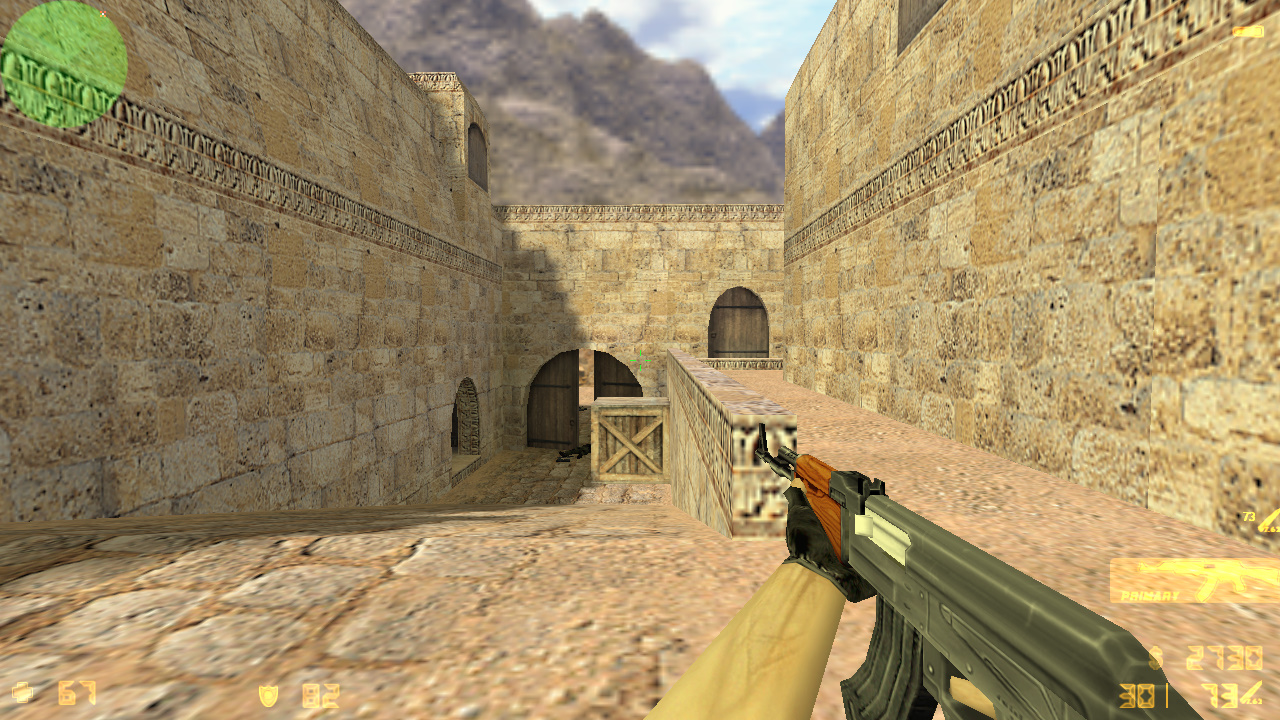Image resolution: width=1280 pixels, height=720 pixels.
Task: Click the armor value 82
Action: tap(320, 694)
